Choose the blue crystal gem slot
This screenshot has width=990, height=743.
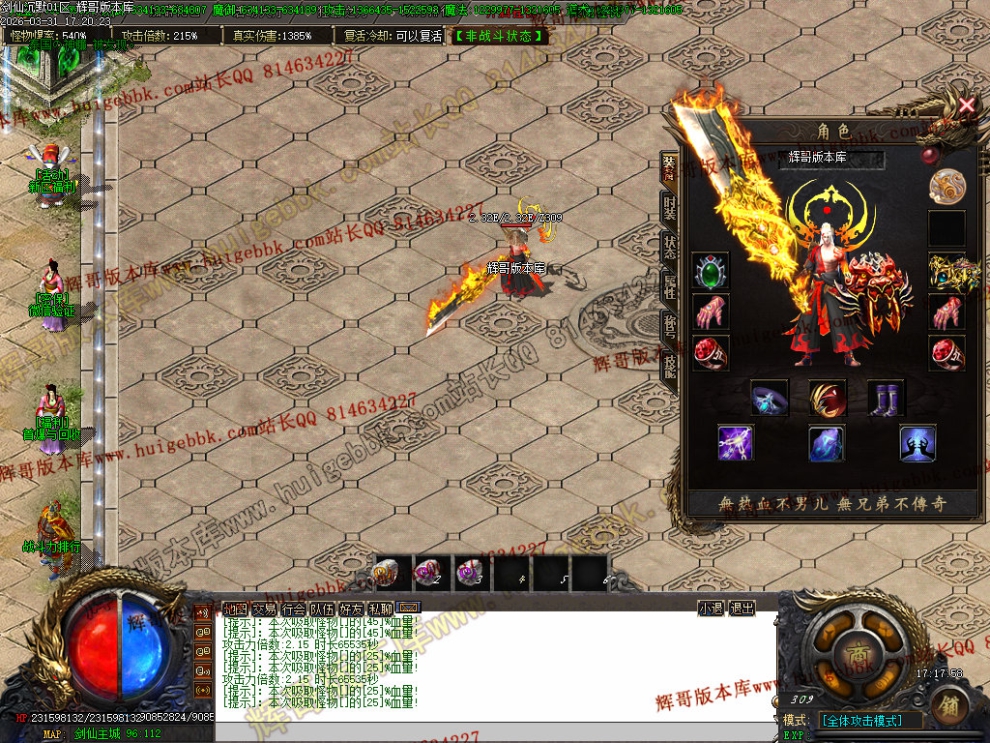pos(827,443)
